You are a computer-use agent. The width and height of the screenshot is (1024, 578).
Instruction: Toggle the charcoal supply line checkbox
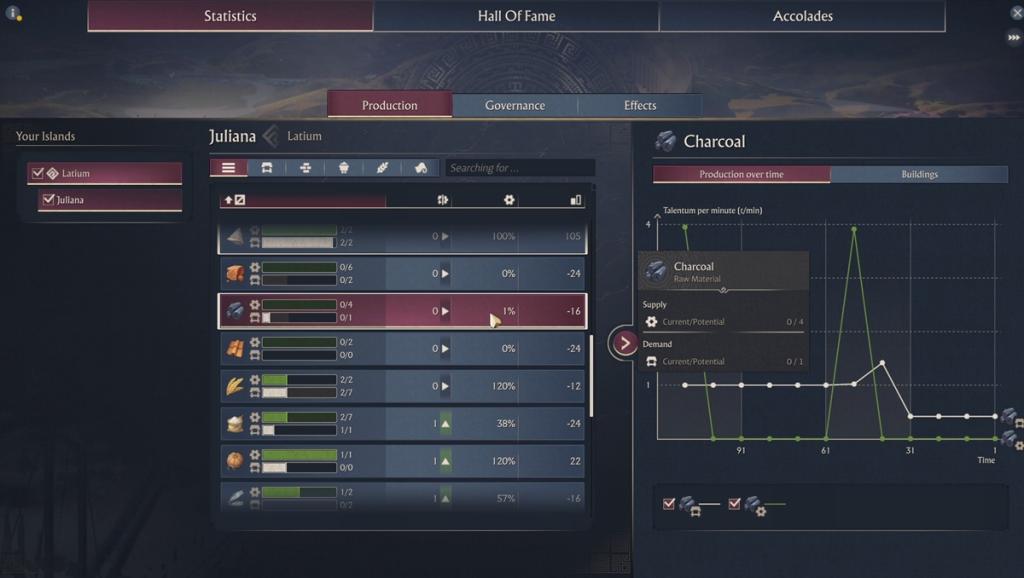pos(735,504)
